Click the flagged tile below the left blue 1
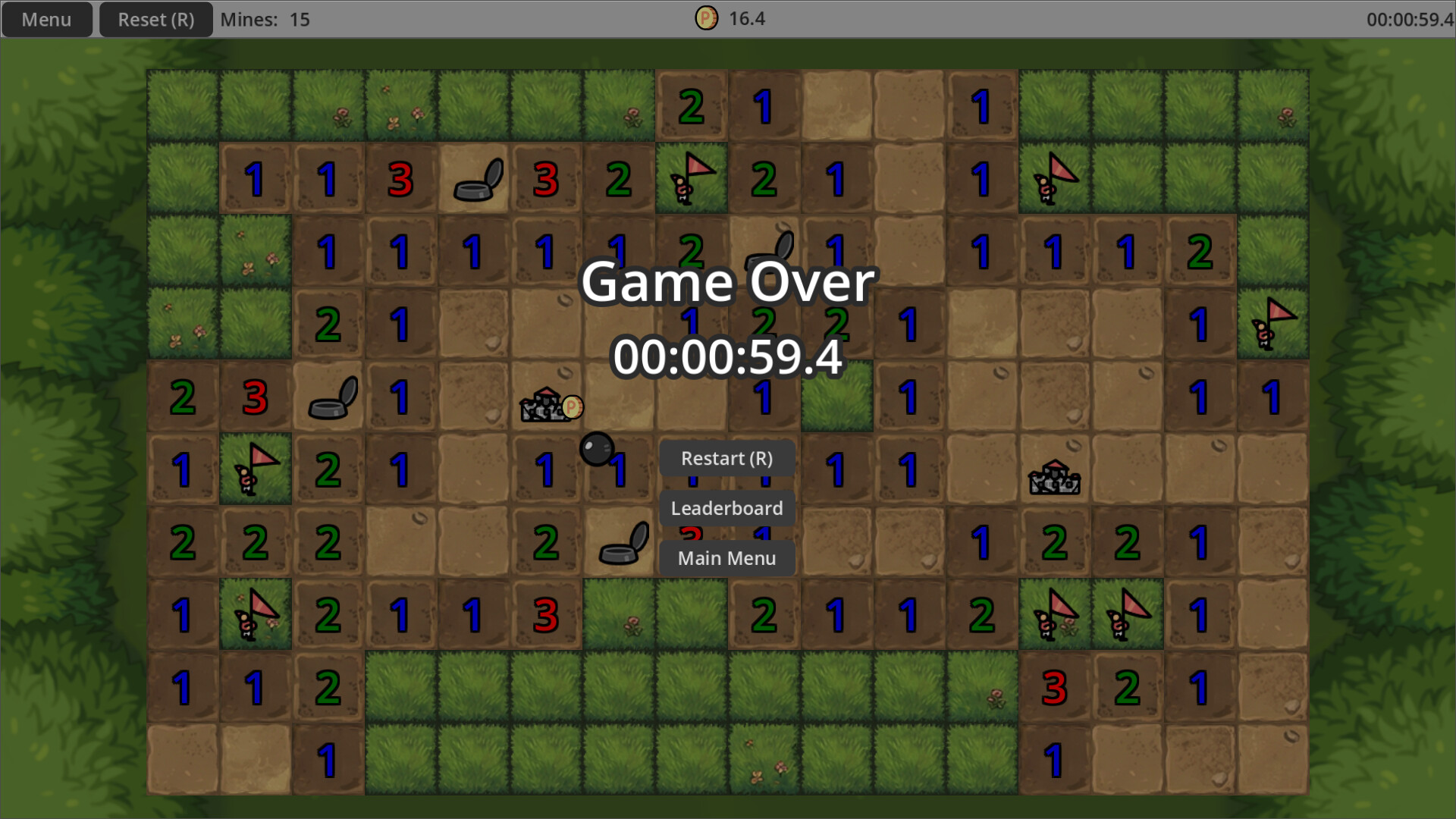 tap(256, 614)
